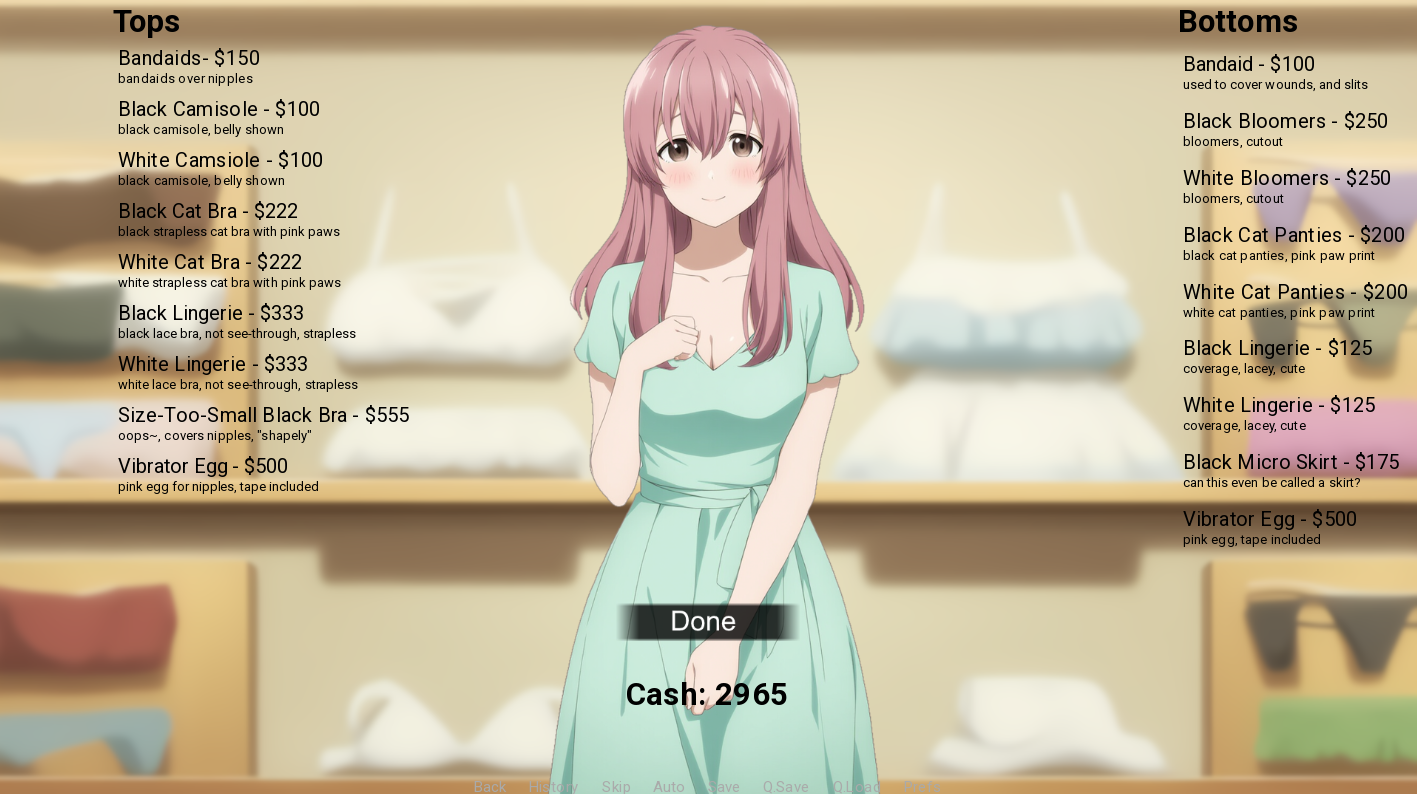Enable Auto mode in the quick menu
The image size is (1417, 794).
tap(668, 787)
